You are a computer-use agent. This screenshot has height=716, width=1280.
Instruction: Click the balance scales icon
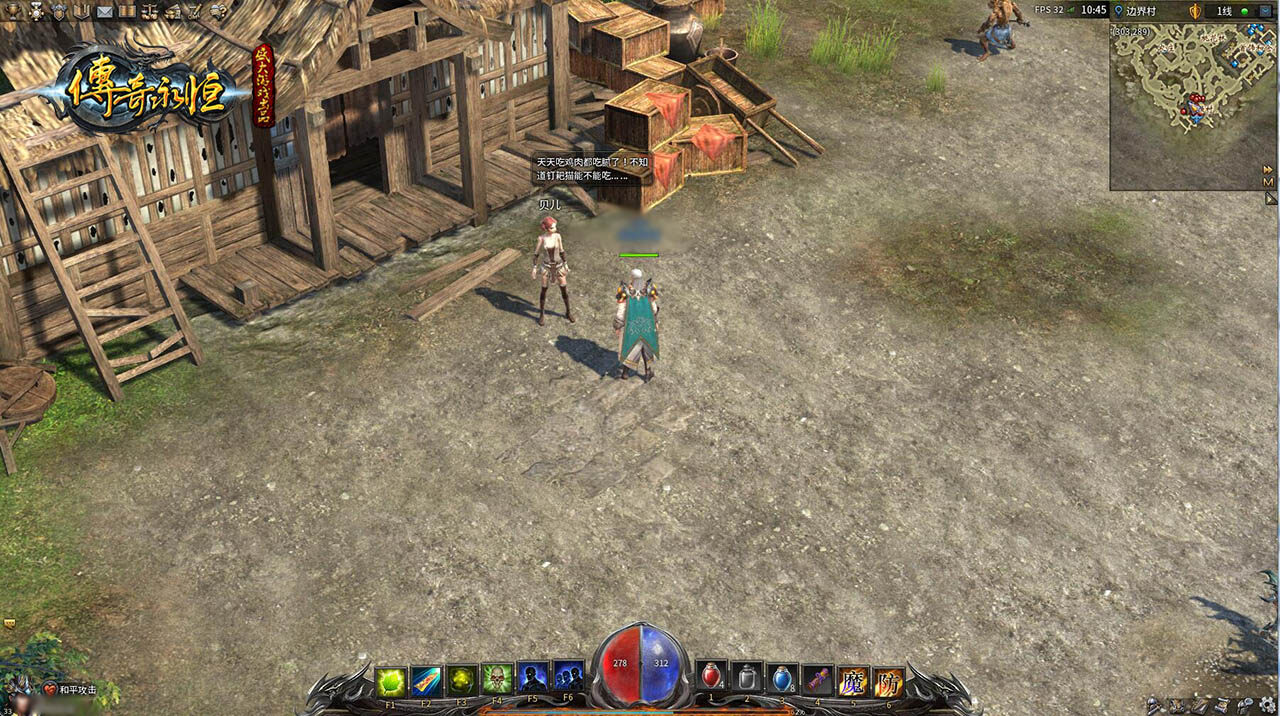click(150, 11)
